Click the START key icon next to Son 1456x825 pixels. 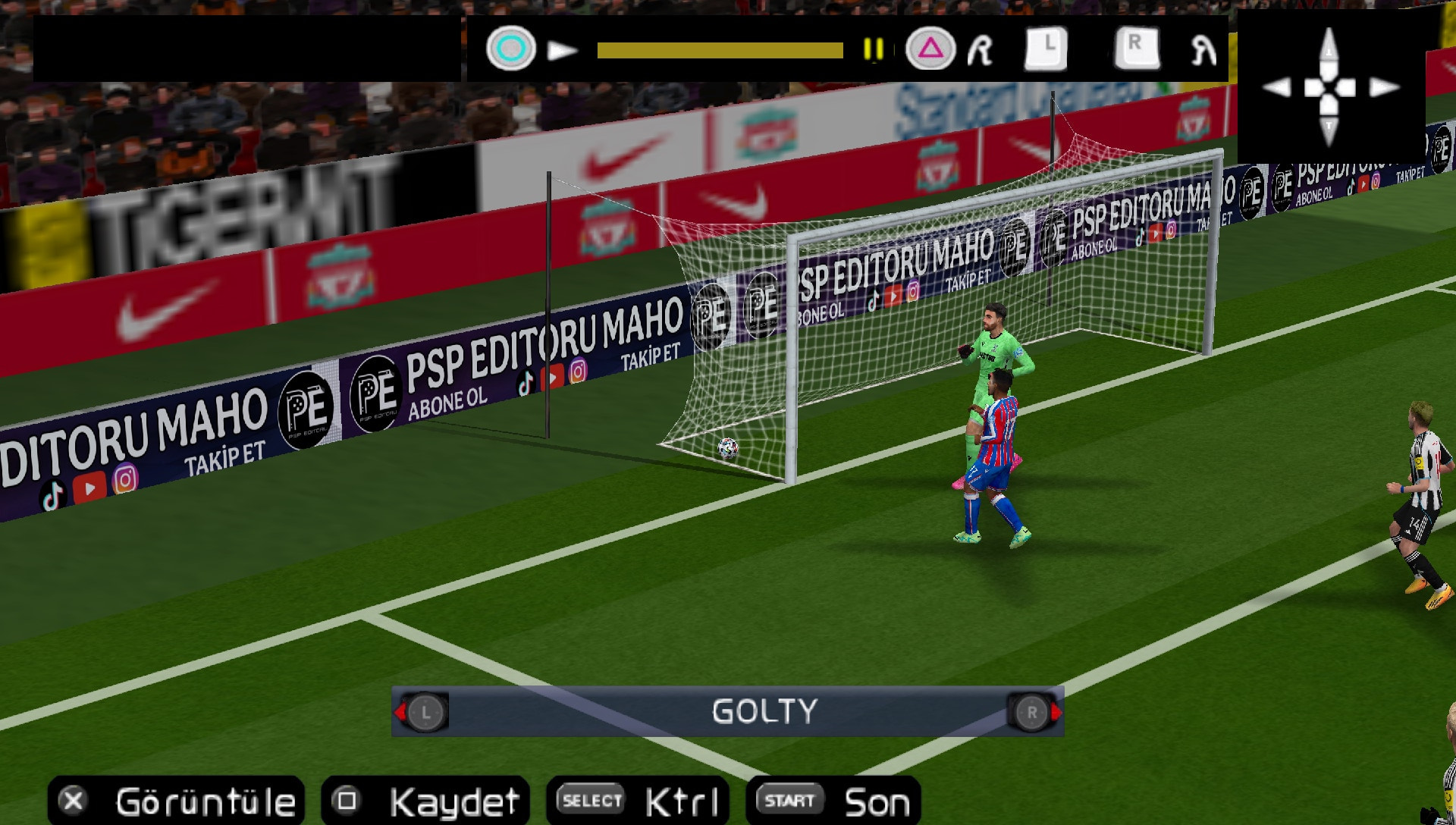tap(788, 798)
